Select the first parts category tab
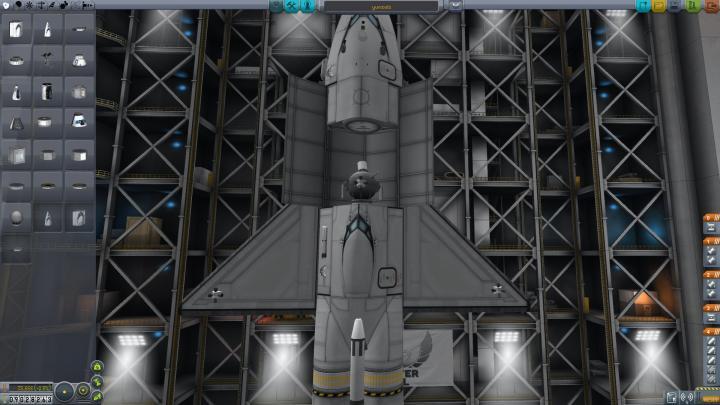This screenshot has height=405, width=720. [x=6, y=6]
